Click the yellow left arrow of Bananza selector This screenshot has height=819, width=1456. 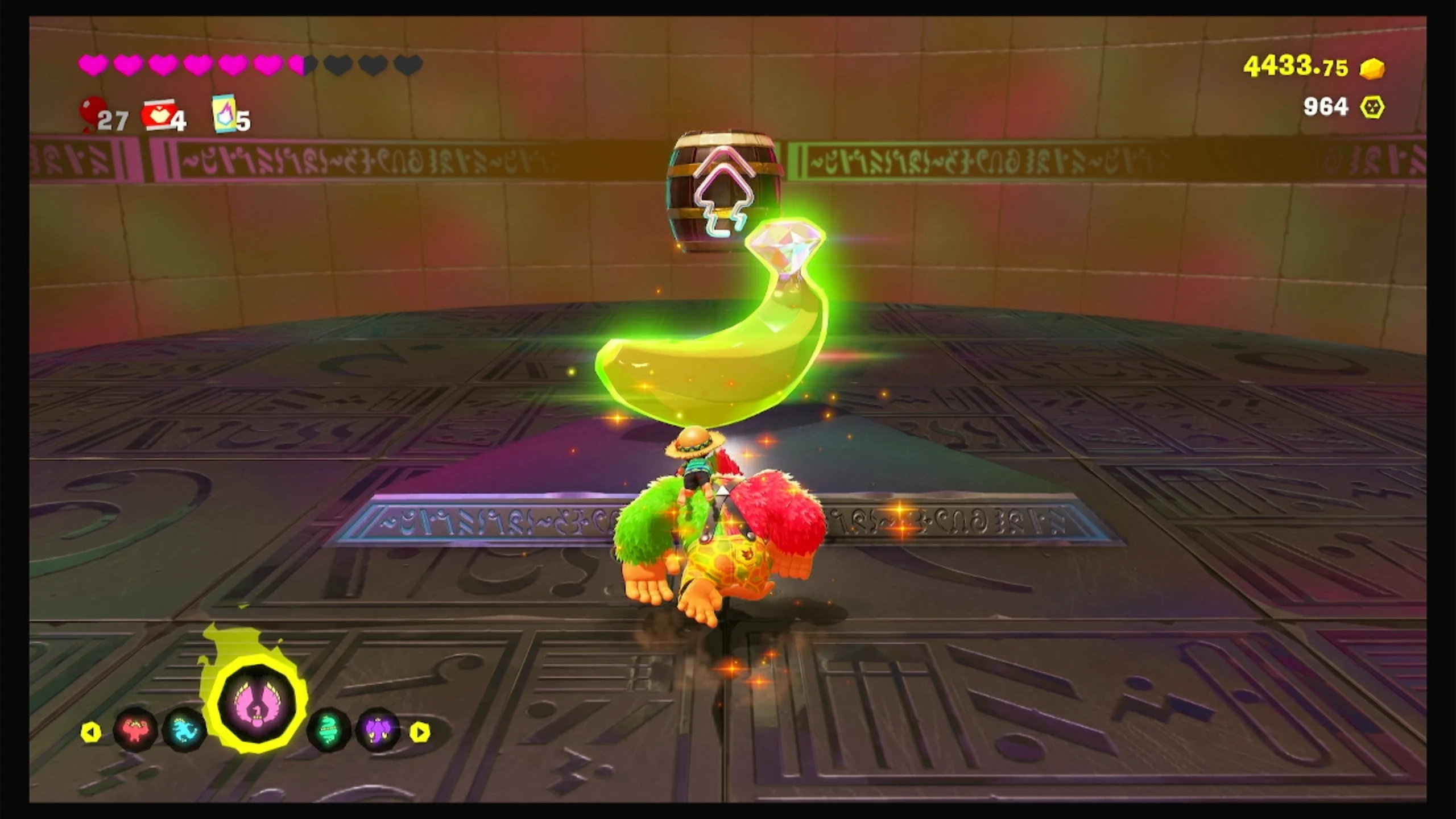point(90,732)
